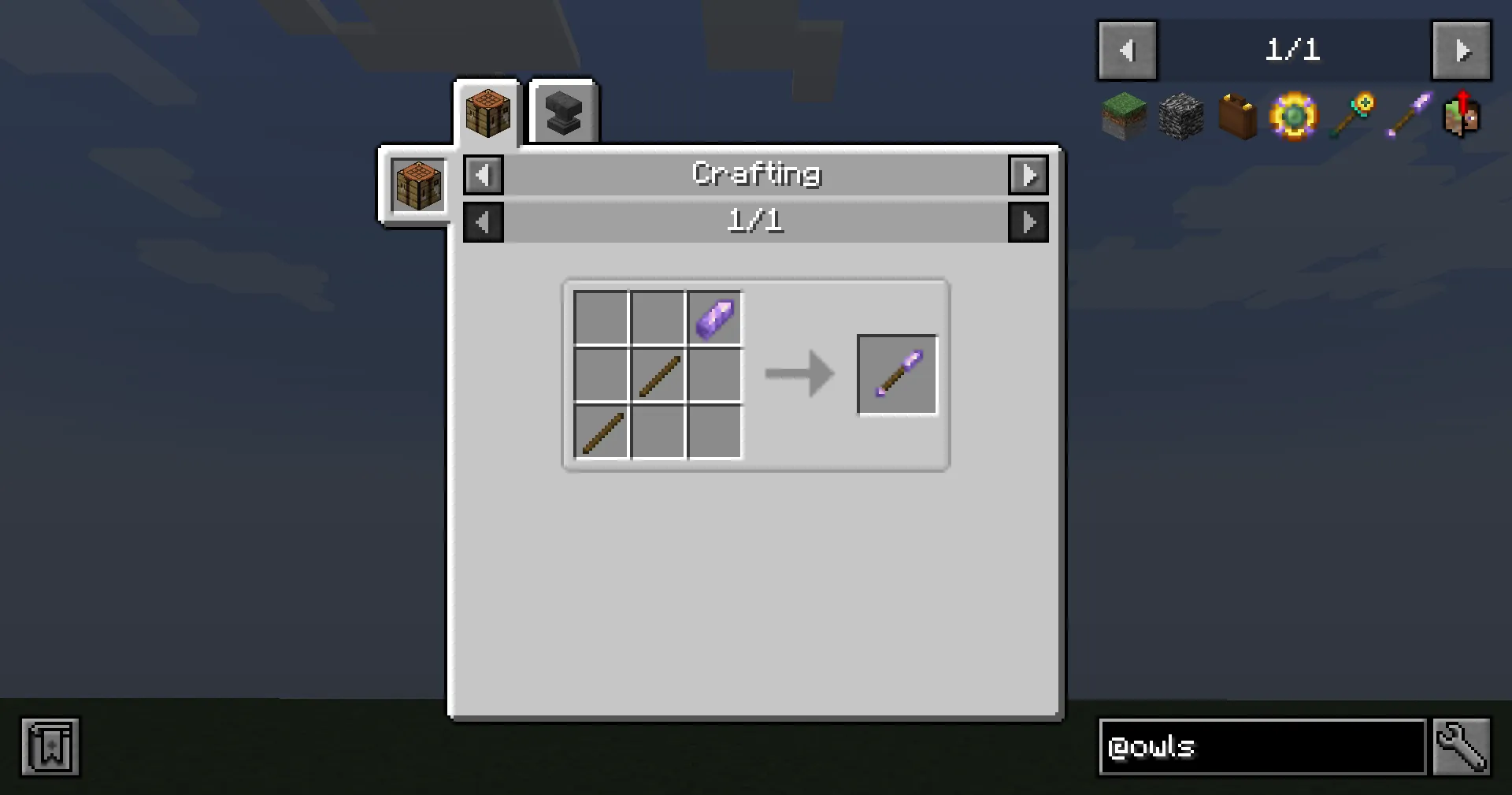
Task: Click the glowing portal orb item
Action: tap(1293, 116)
